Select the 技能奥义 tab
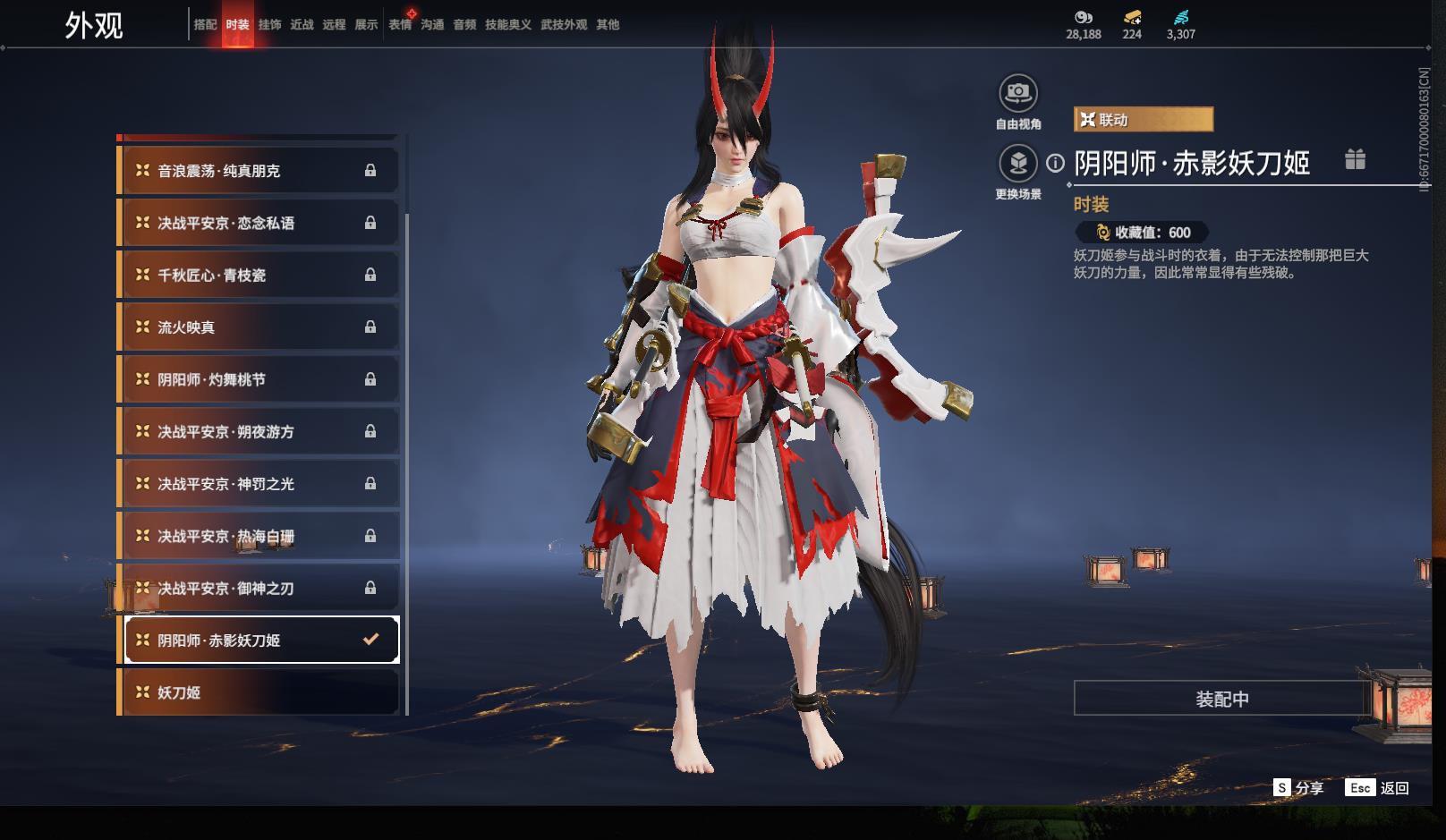The width and height of the screenshot is (1446, 840). point(507,25)
